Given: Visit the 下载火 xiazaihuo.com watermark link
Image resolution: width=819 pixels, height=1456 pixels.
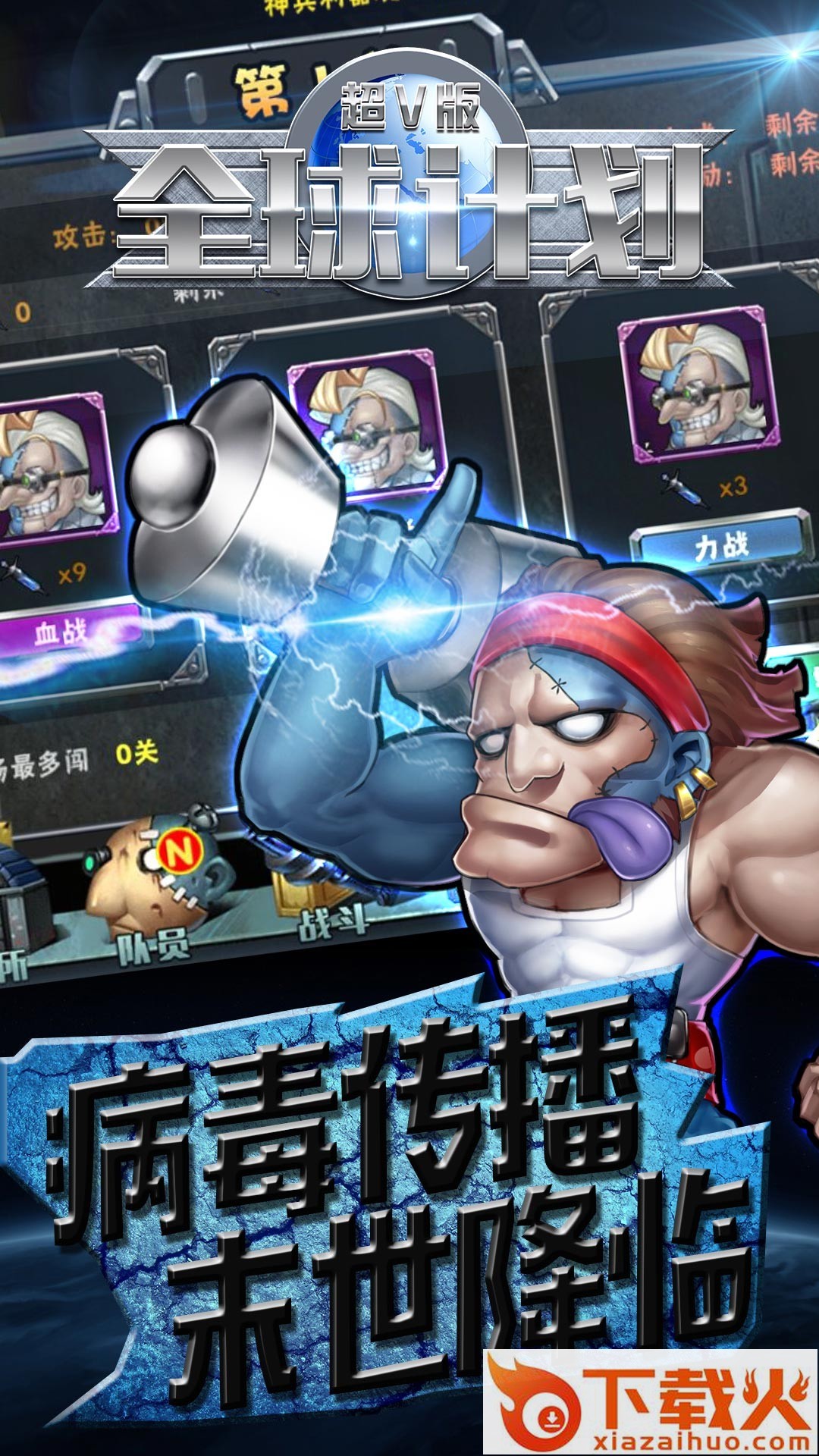Looking at the screenshot, I should tap(651, 1403).
